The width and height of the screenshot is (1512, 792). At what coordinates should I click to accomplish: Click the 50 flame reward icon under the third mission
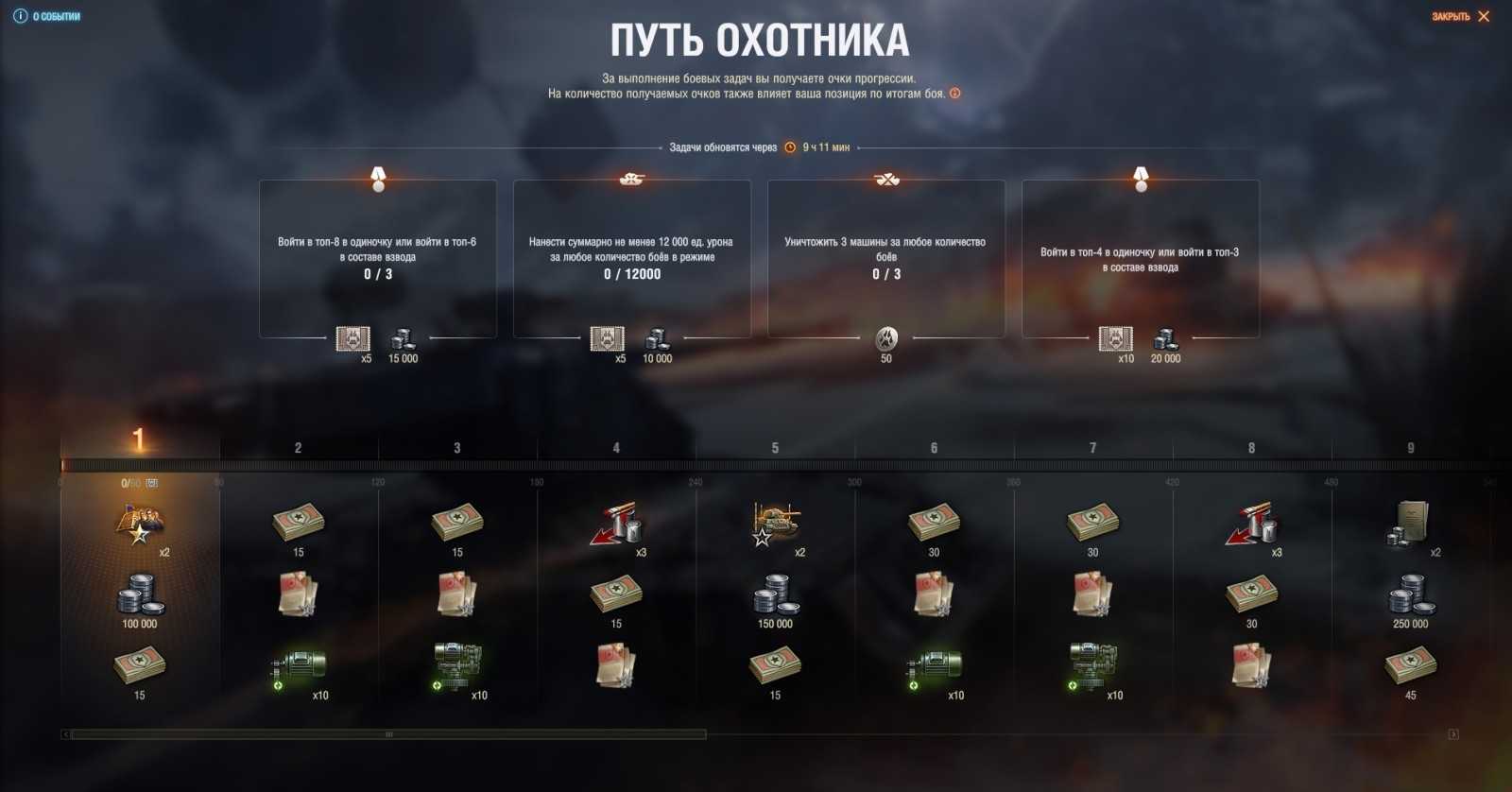pos(886,338)
